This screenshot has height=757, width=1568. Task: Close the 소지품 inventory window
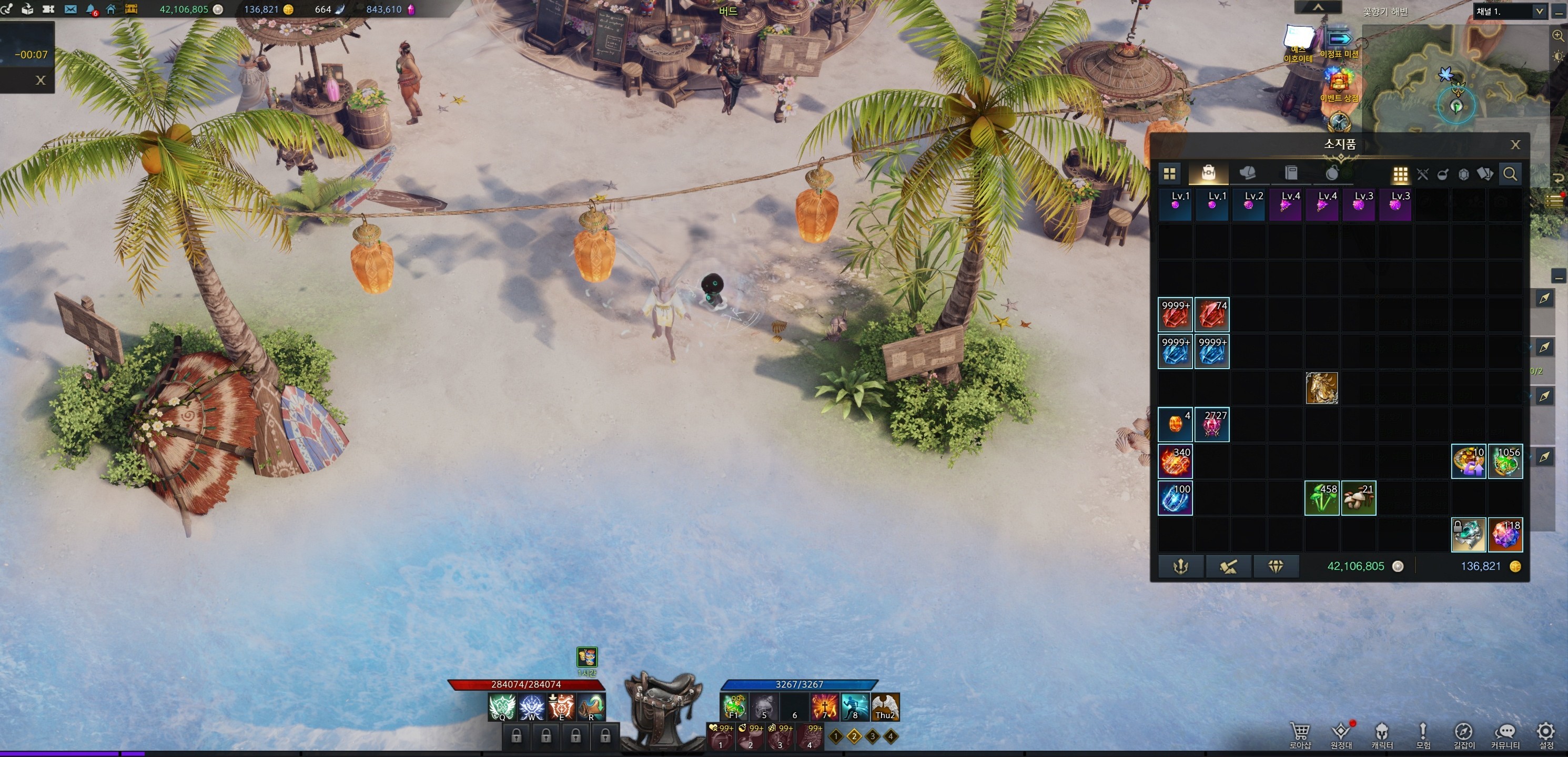point(1515,145)
